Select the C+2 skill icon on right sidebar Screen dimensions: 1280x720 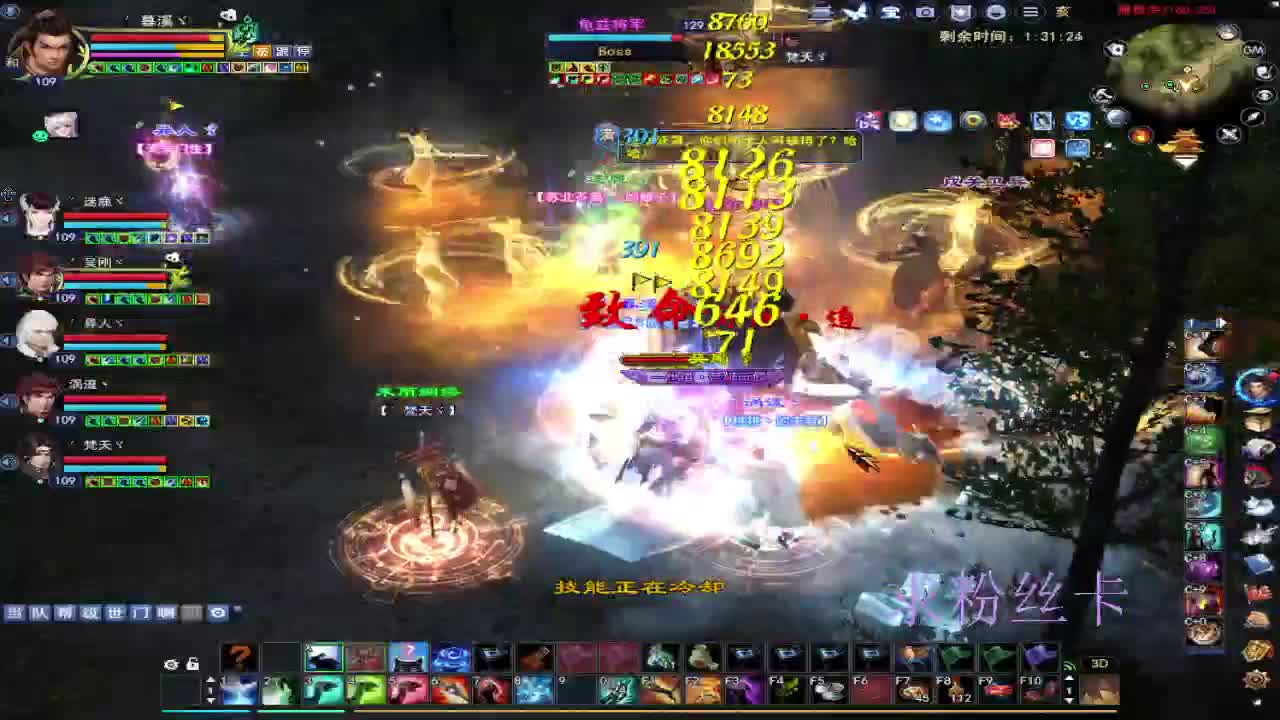[x=1201, y=374]
